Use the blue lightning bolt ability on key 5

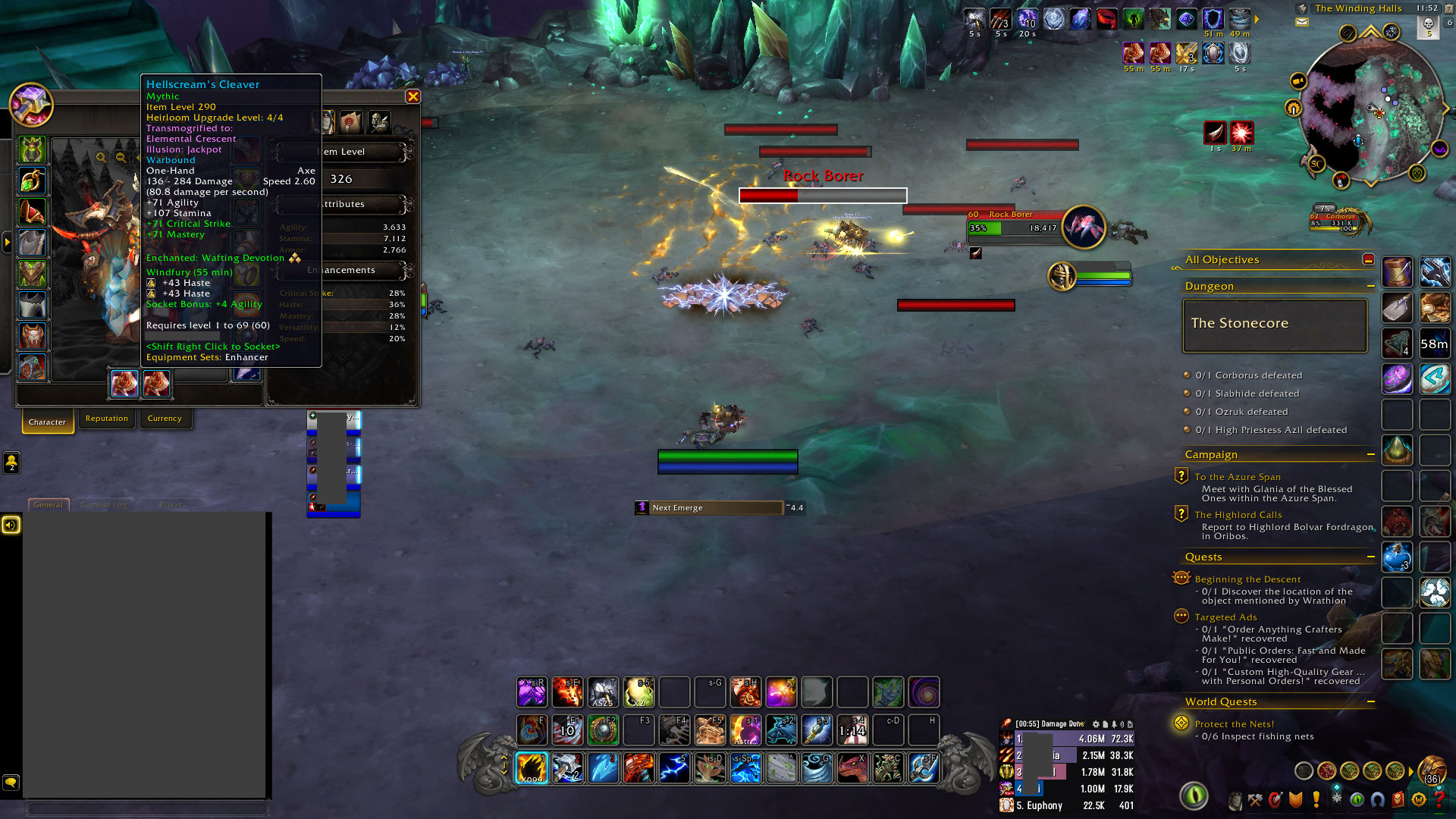coord(674,768)
